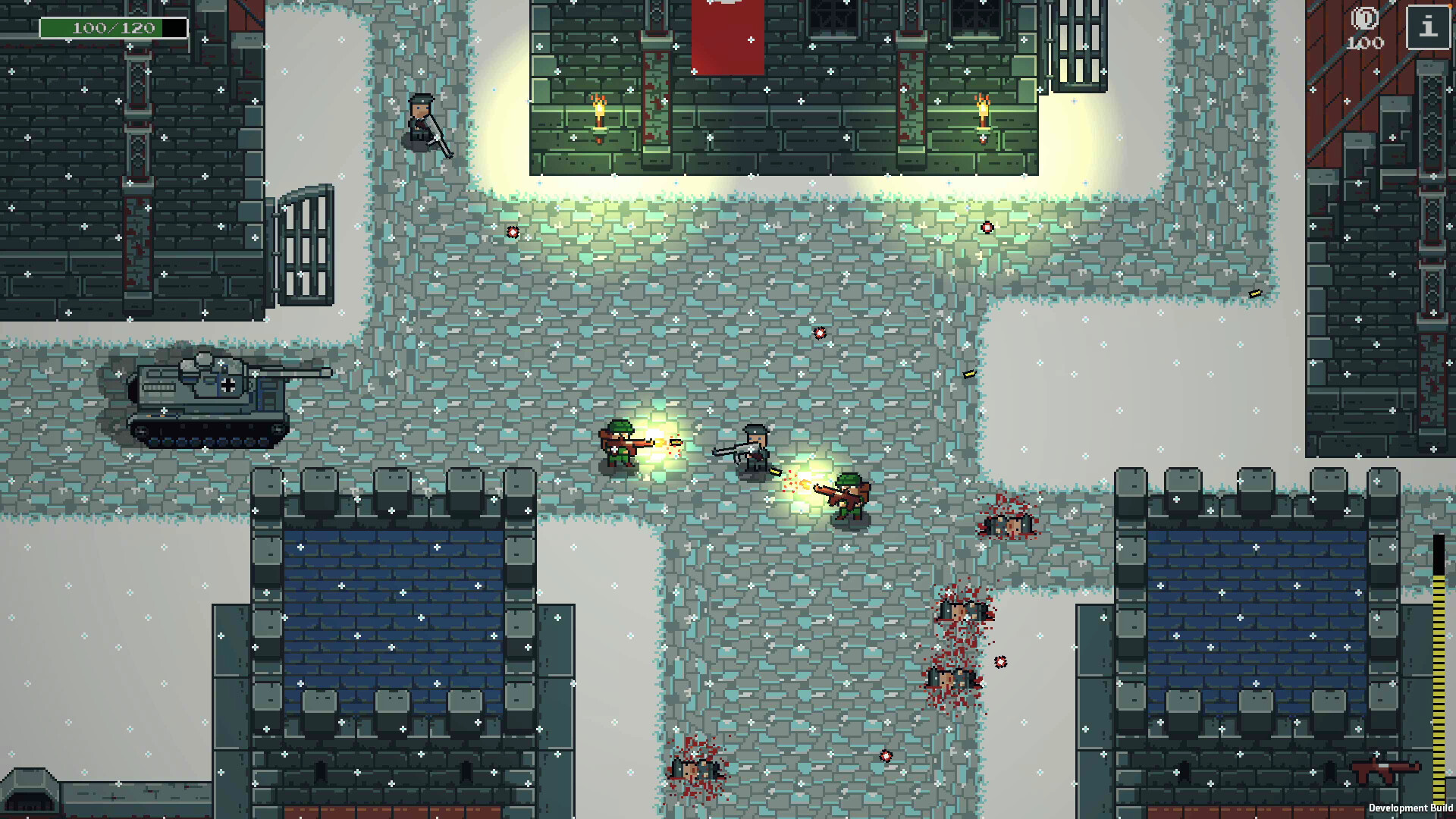The width and height of the screenshot is (1456, 819).
Task: Click the glowing pickup near the bottom walkway
Action: (887, 755)
